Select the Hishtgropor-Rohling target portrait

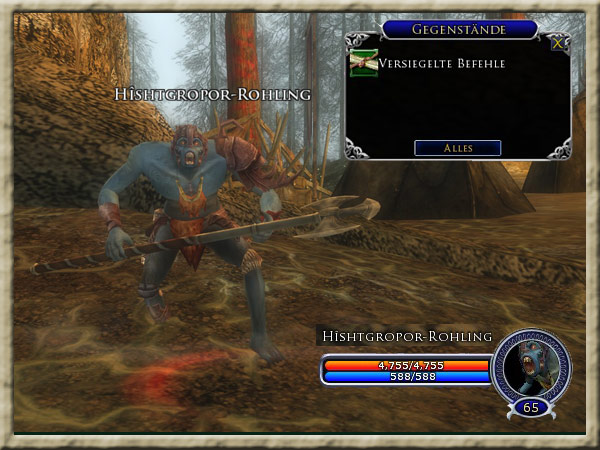click(x=531, y=366)
